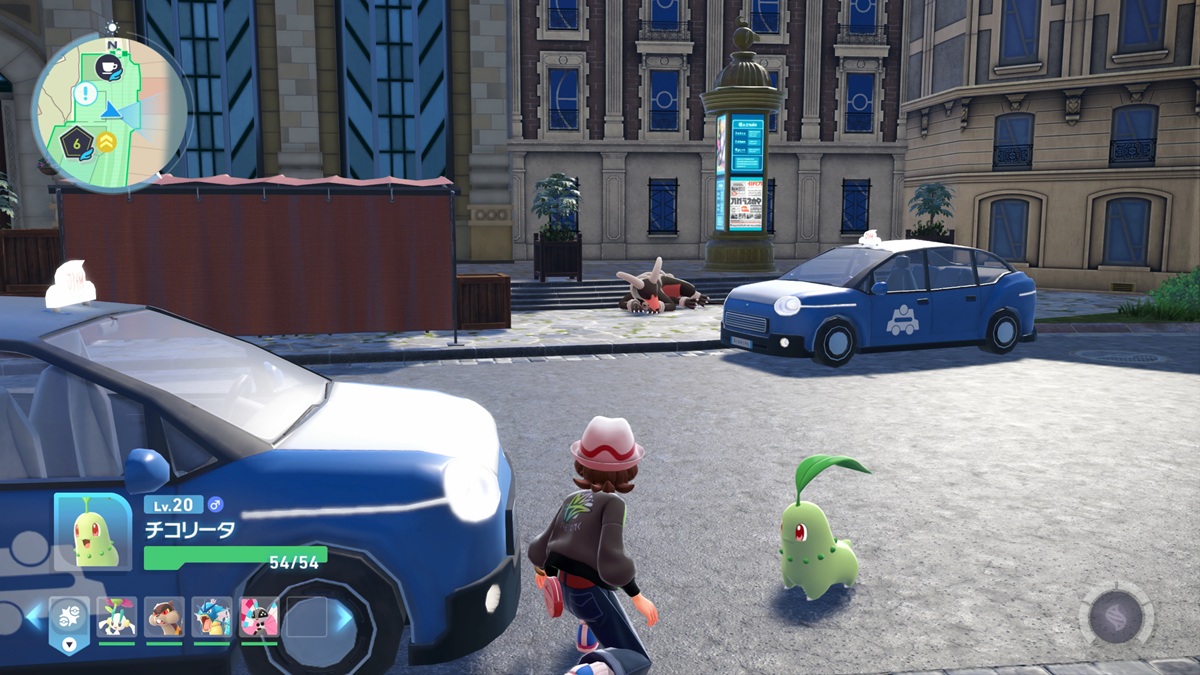Screen dimensions: 1200x675
Task: Click the exclamation mark marker on minimap
Action: pos(85,94)
